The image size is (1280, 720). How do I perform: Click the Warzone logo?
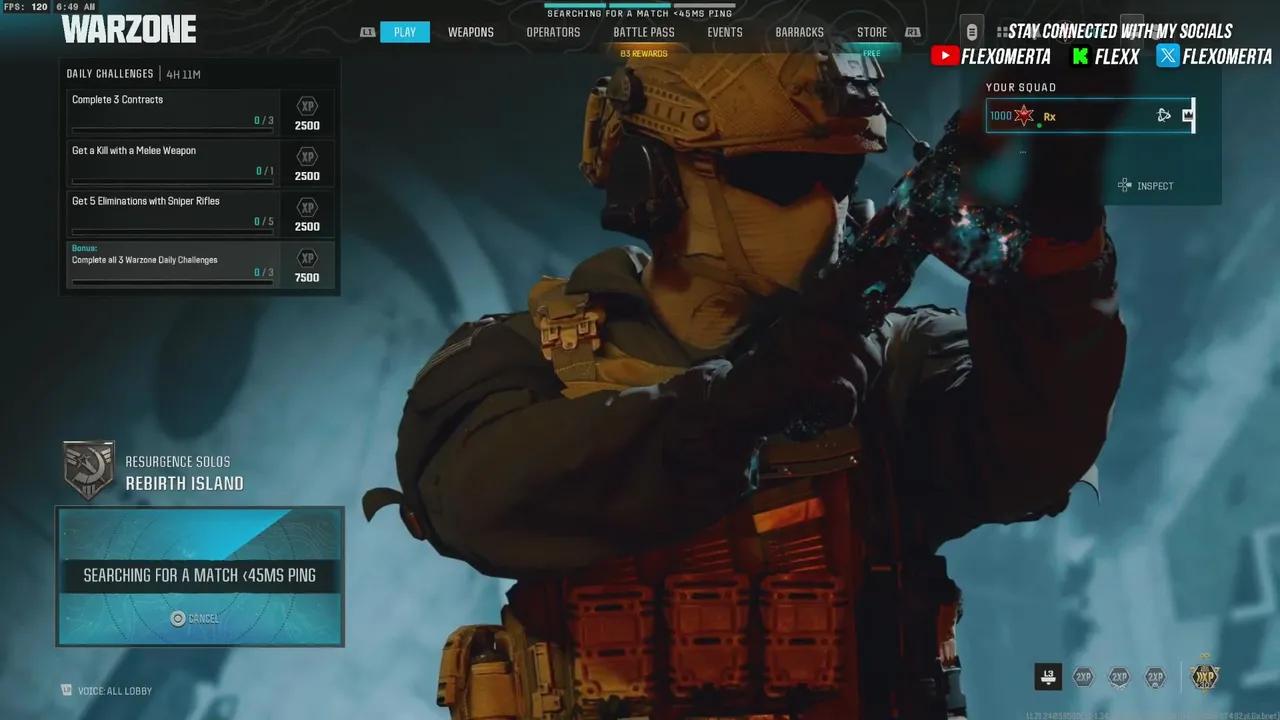pyautogui.click(x=129, y=29)
